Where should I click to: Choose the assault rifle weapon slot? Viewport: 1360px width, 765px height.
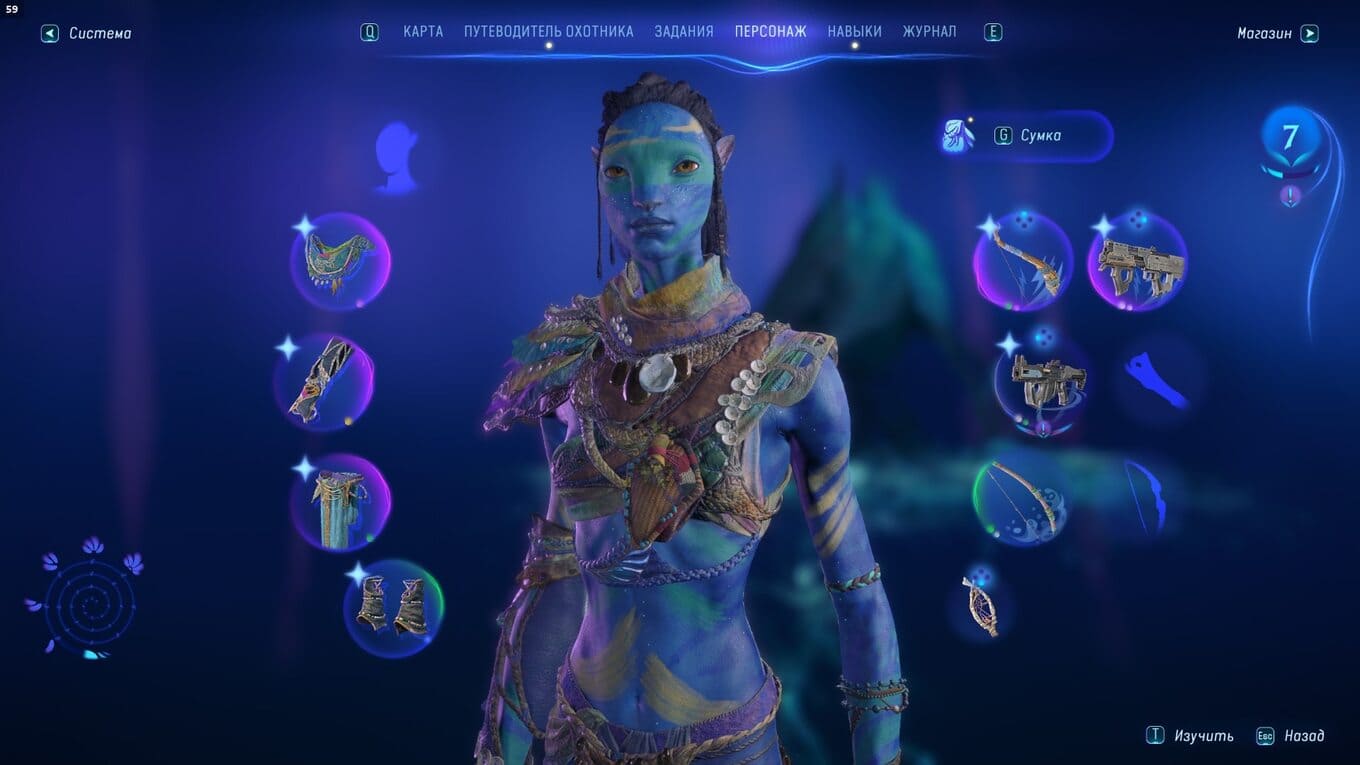point(1138,261)
